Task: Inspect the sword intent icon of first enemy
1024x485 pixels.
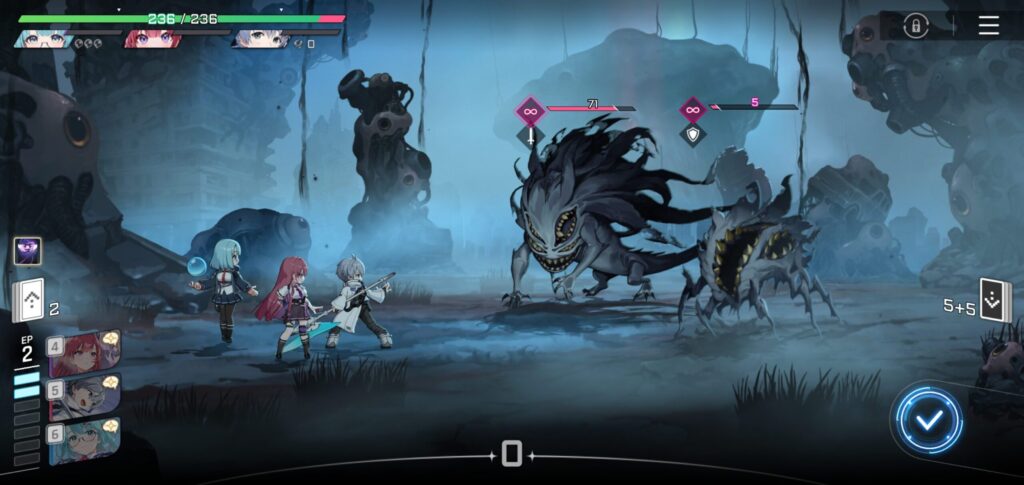Action: [530, 137]
